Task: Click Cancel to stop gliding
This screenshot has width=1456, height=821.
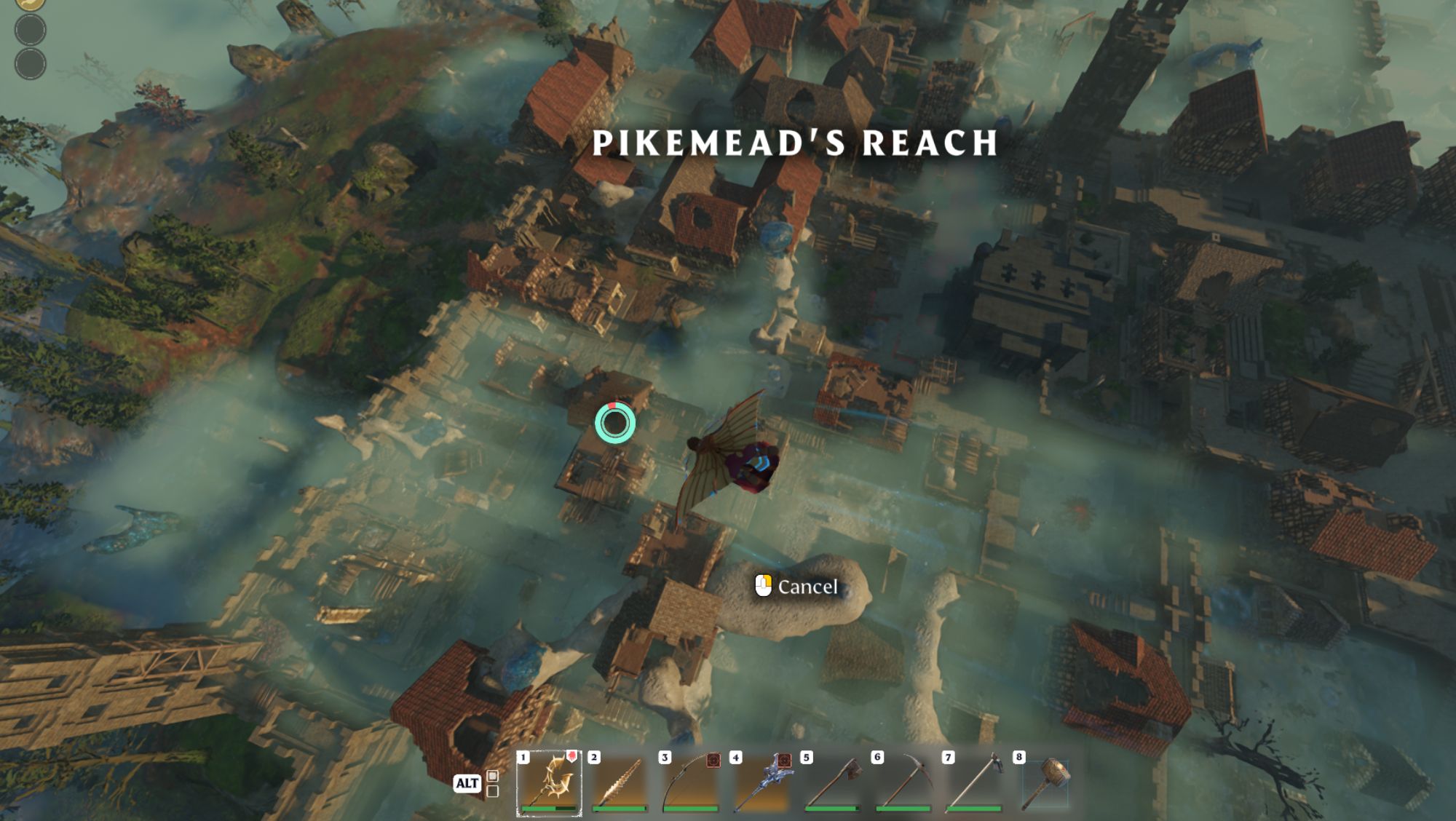Action: [808, 585]
